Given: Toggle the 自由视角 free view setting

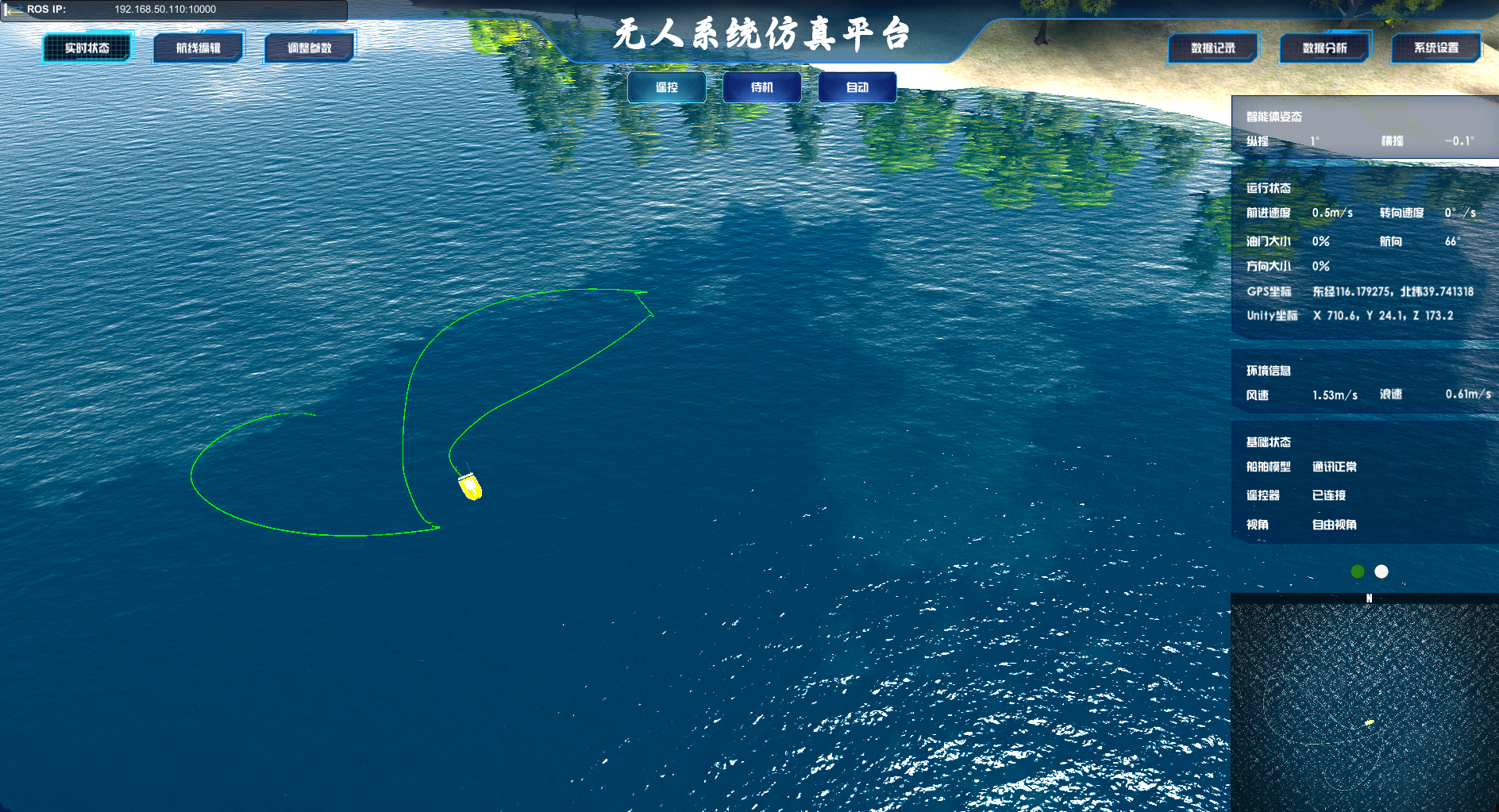Looking at the screenshot, I should click(x=1335, y=525).
